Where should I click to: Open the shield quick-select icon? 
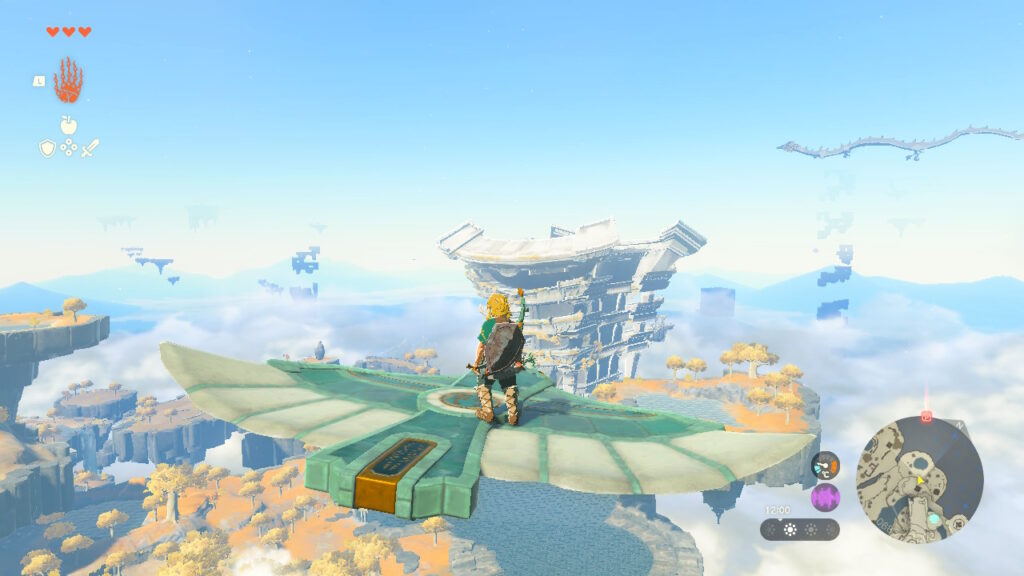[47, 148]
